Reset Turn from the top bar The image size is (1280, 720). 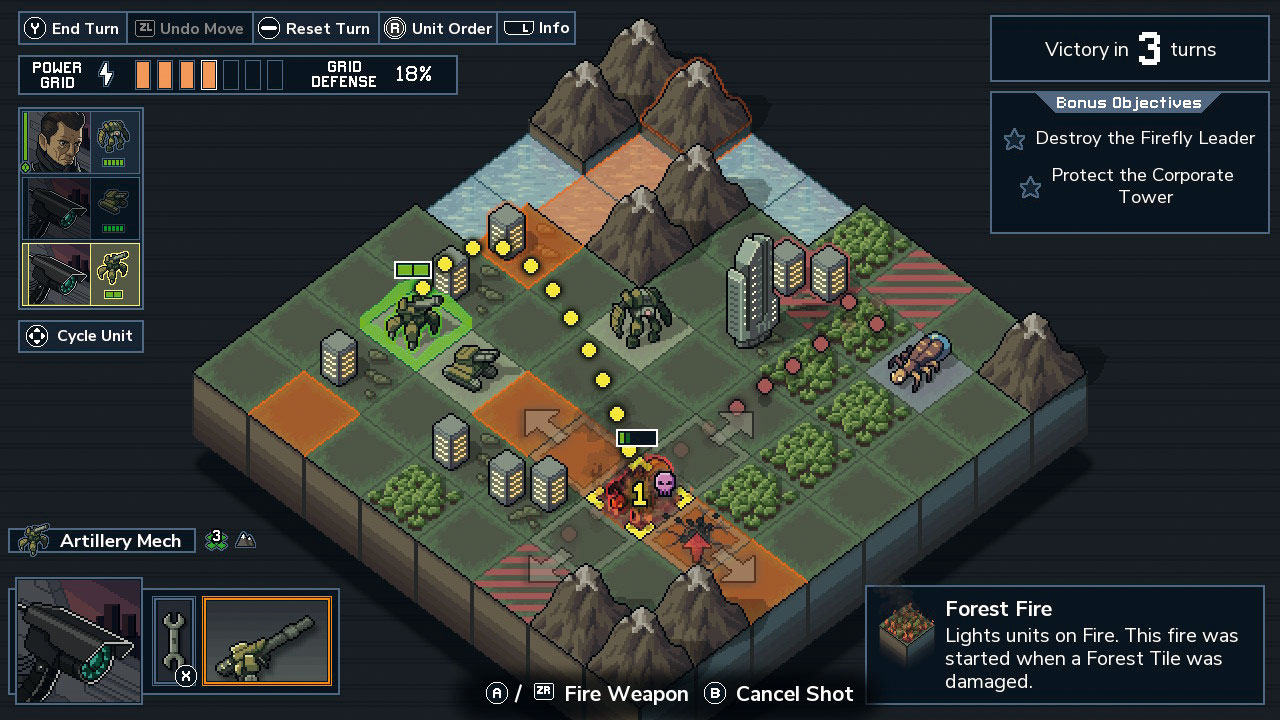pyautogui.click(x=316, y=28)
